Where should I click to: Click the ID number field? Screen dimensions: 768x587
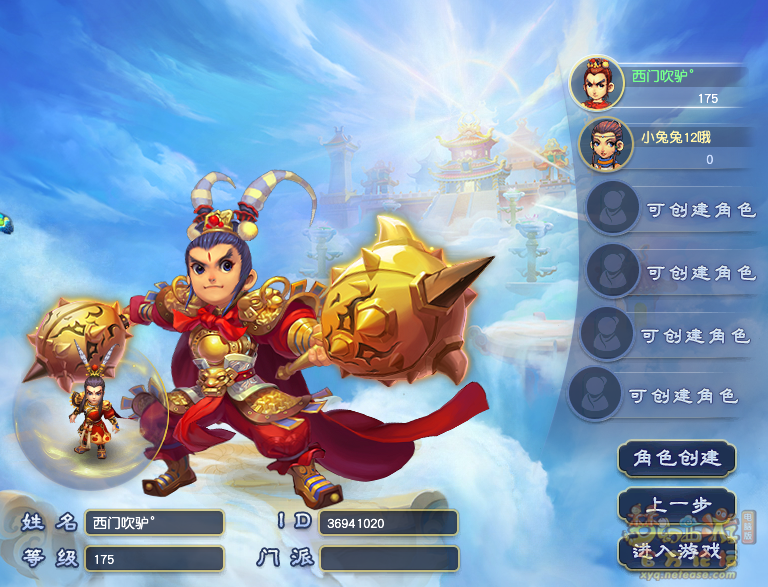point(388,523)
